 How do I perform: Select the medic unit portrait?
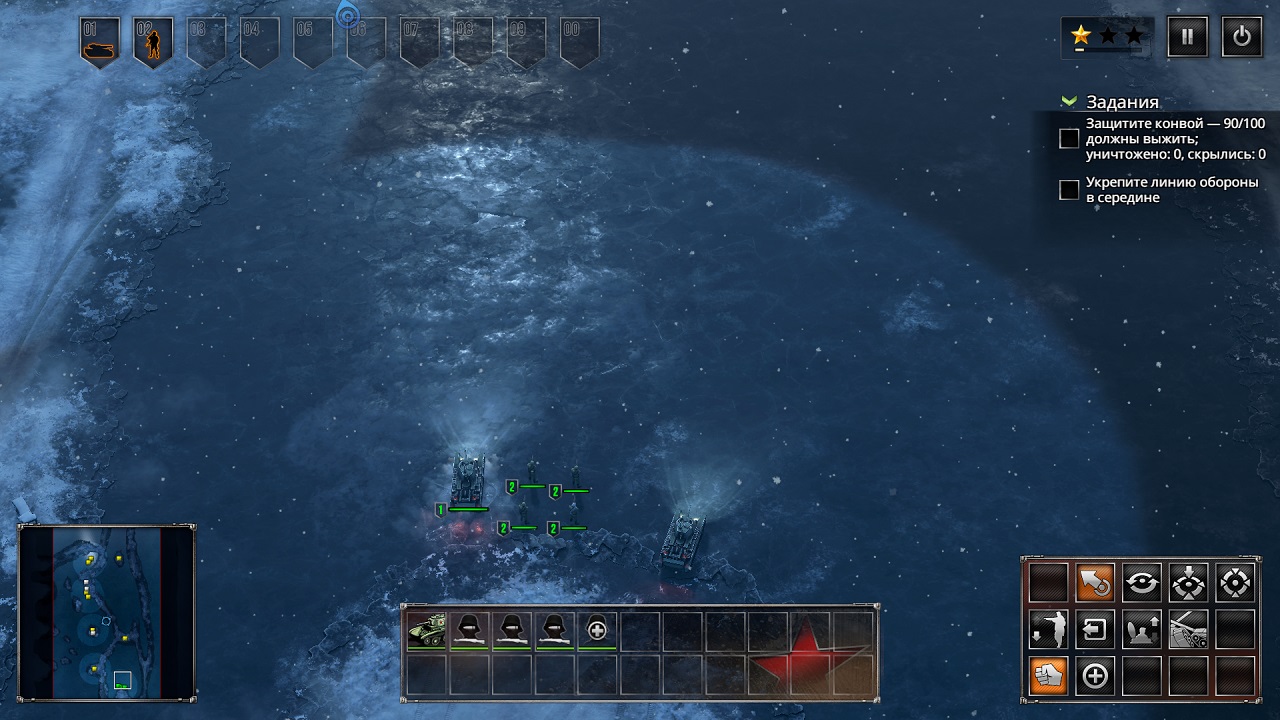(597, 630)
